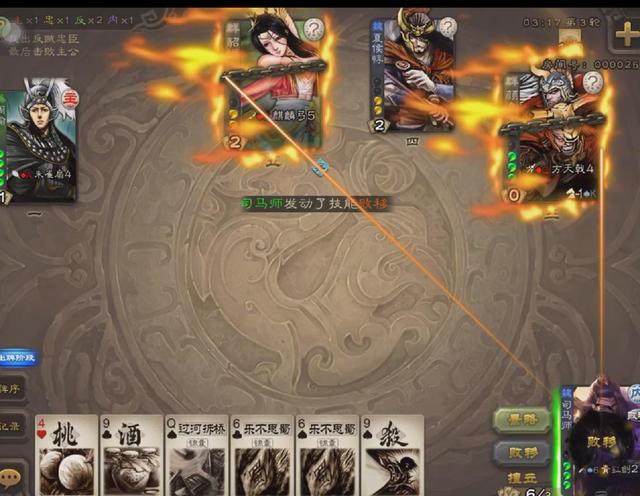Pick the 过河拆桥 dismantle card
Image resolution: width=640 pixels, height=496 pixels.
197,455
